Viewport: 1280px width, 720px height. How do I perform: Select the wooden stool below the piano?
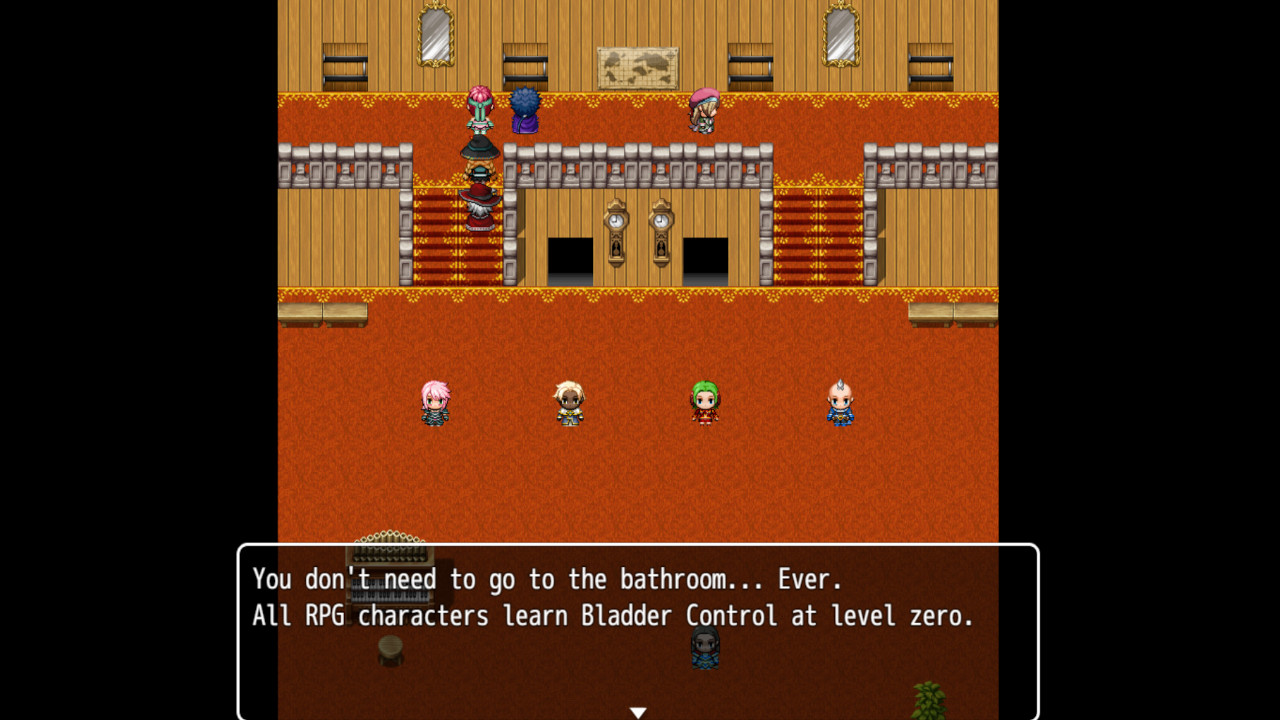(388, 652)
